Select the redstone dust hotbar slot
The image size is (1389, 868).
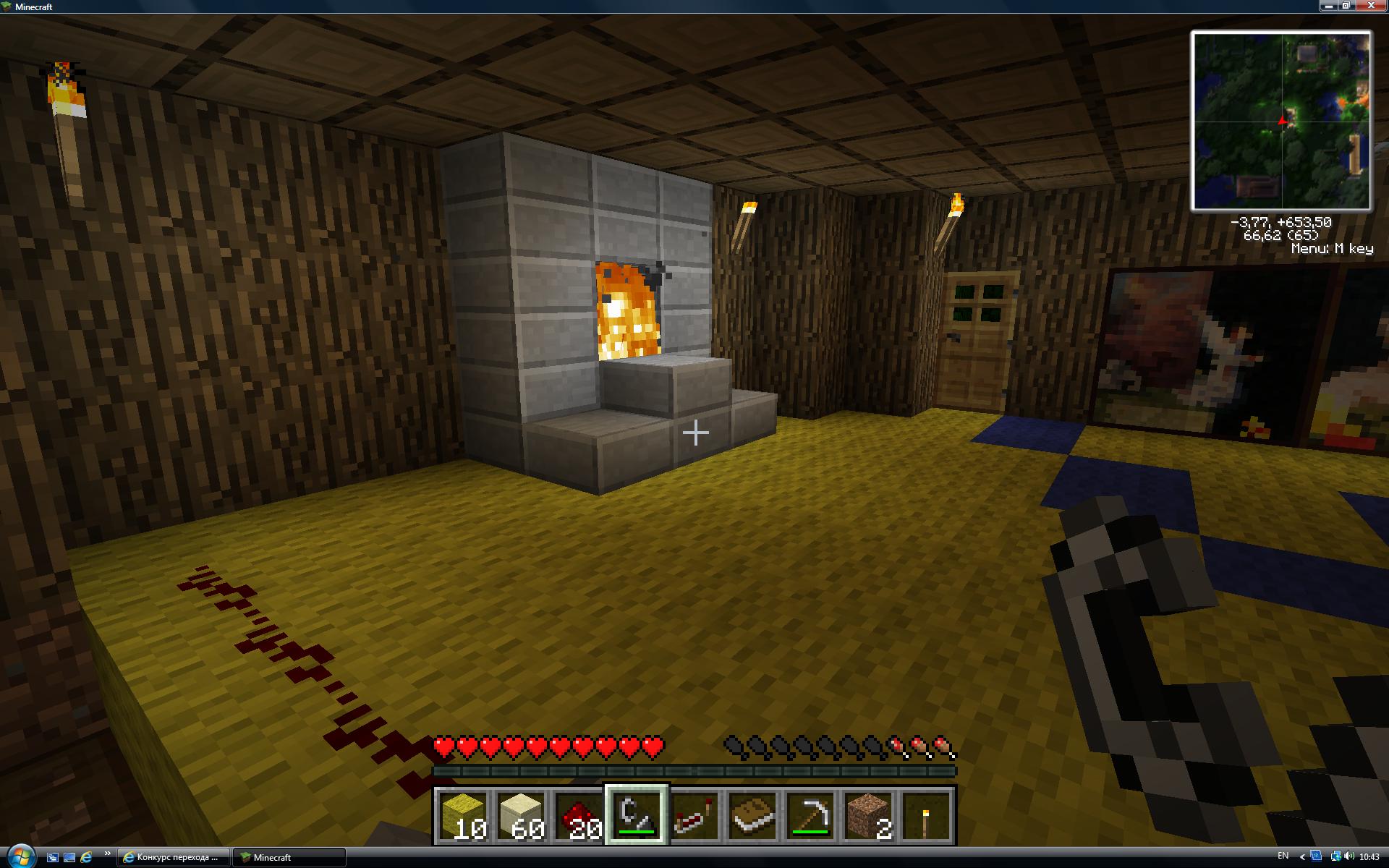(579, 815)
